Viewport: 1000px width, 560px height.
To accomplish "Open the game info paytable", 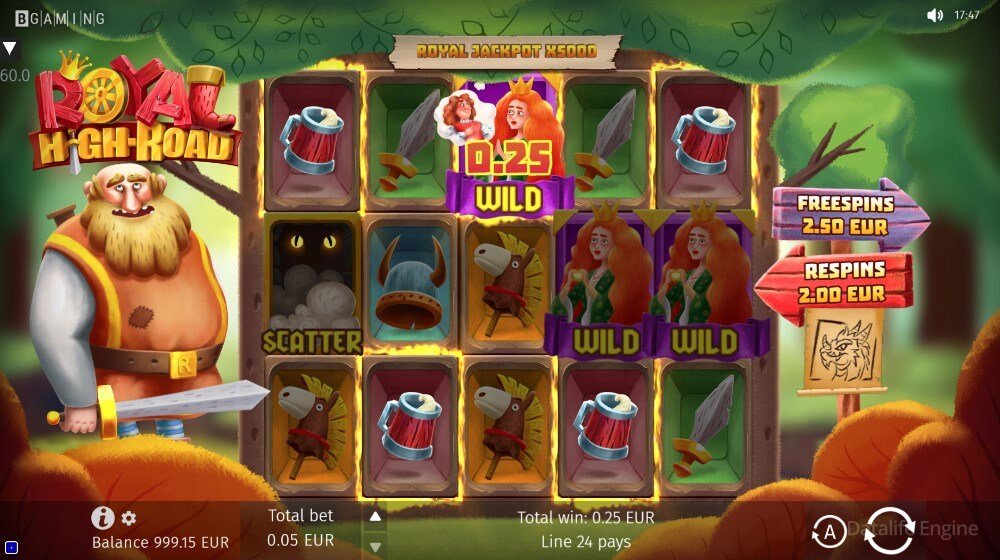I will point(102,518).
